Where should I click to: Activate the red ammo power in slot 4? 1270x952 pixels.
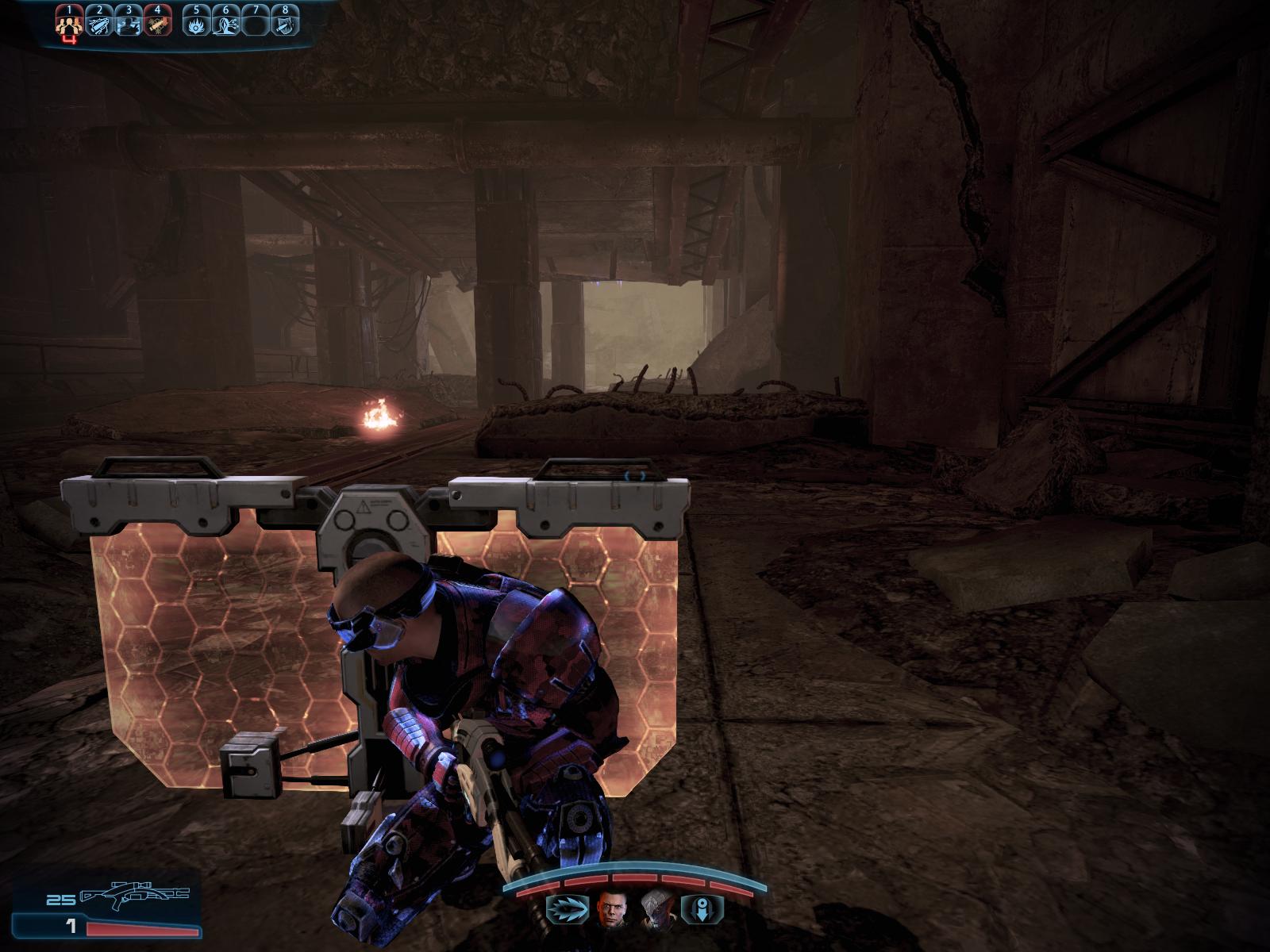pyautogui.click(x=156, y=25)
